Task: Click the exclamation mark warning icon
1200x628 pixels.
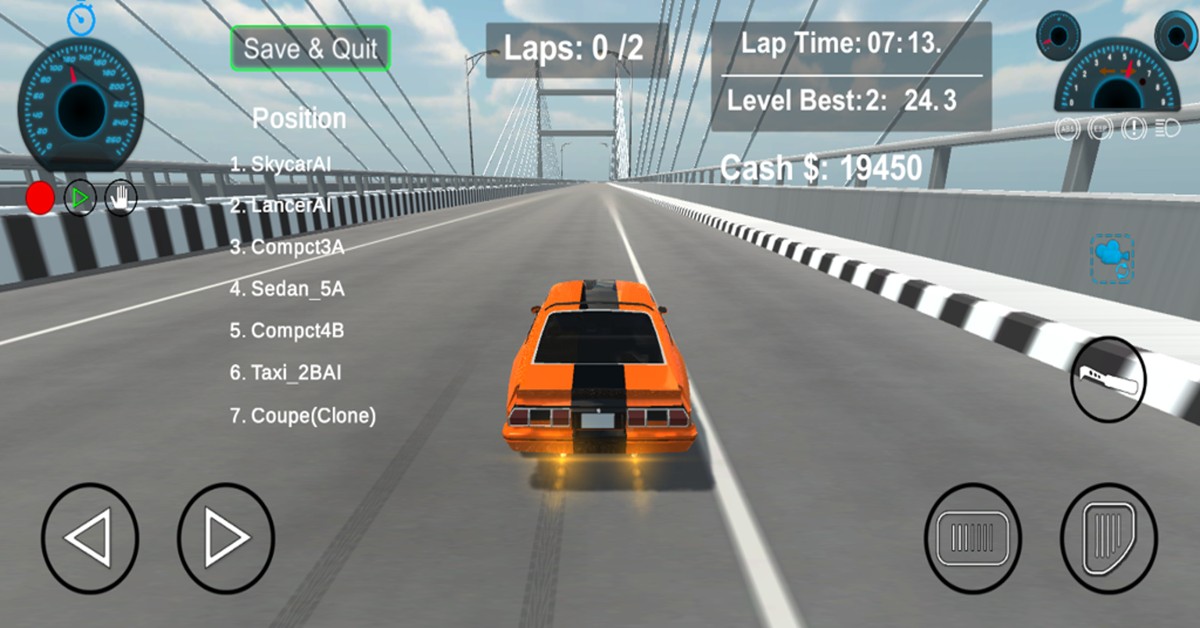Action: 1134,129
